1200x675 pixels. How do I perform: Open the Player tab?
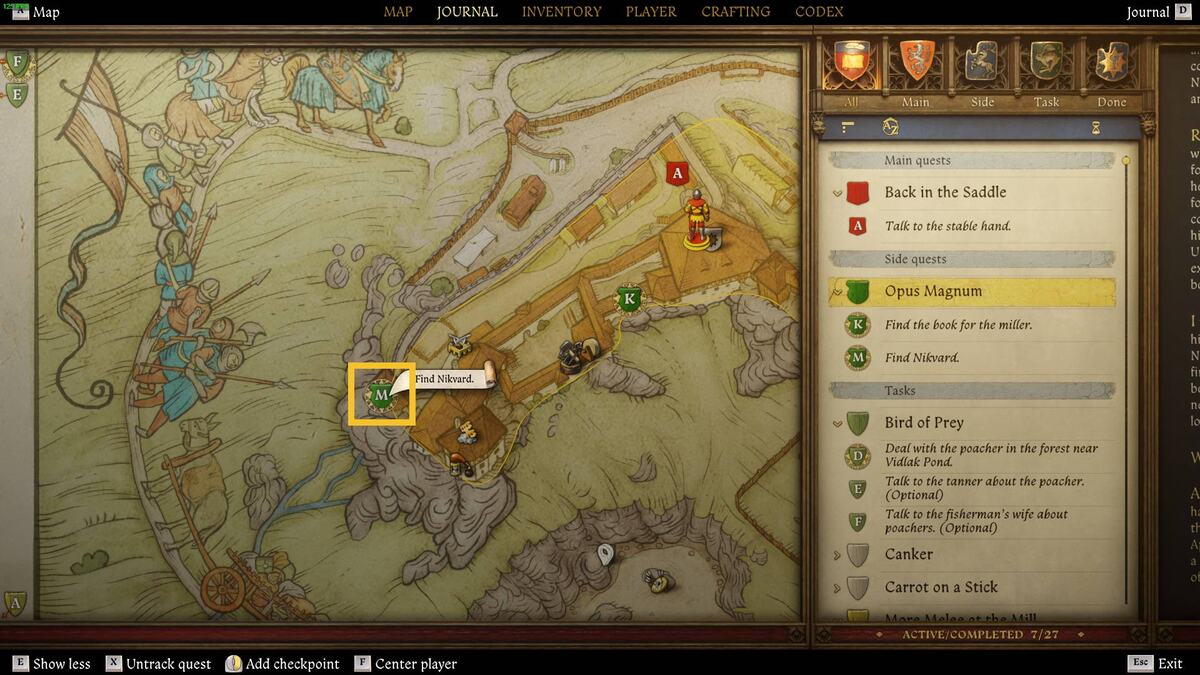[x=651, y=12]
